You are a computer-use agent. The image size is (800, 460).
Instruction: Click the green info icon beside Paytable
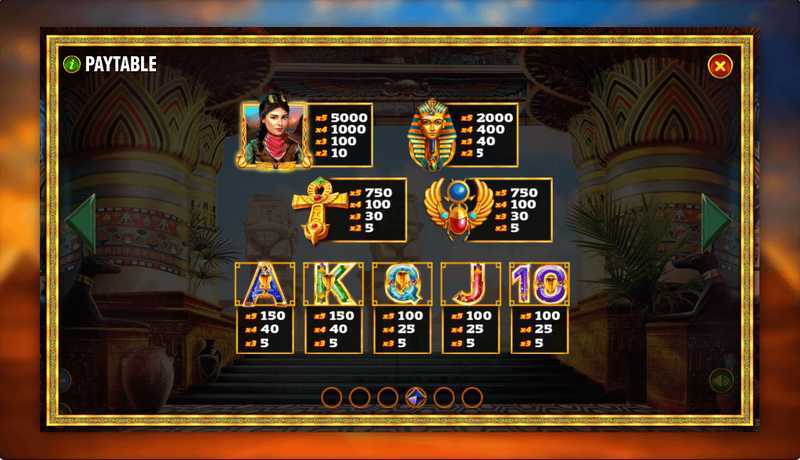(x=72, y=64)
